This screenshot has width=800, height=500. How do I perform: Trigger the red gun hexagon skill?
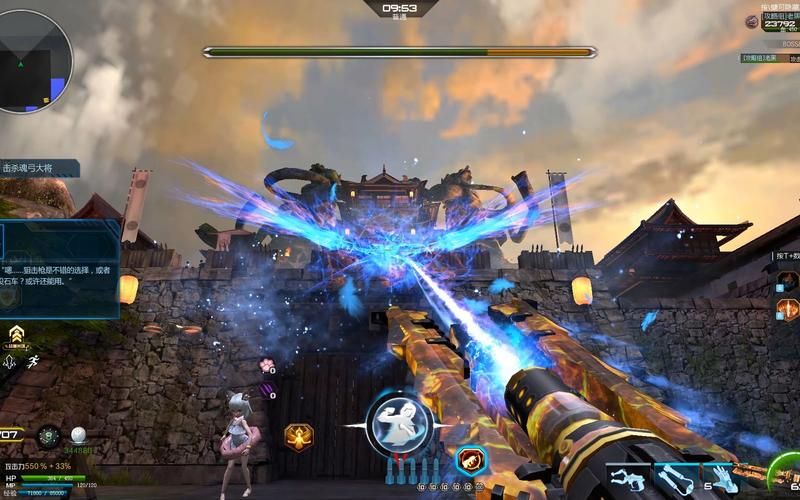point(470,459)
